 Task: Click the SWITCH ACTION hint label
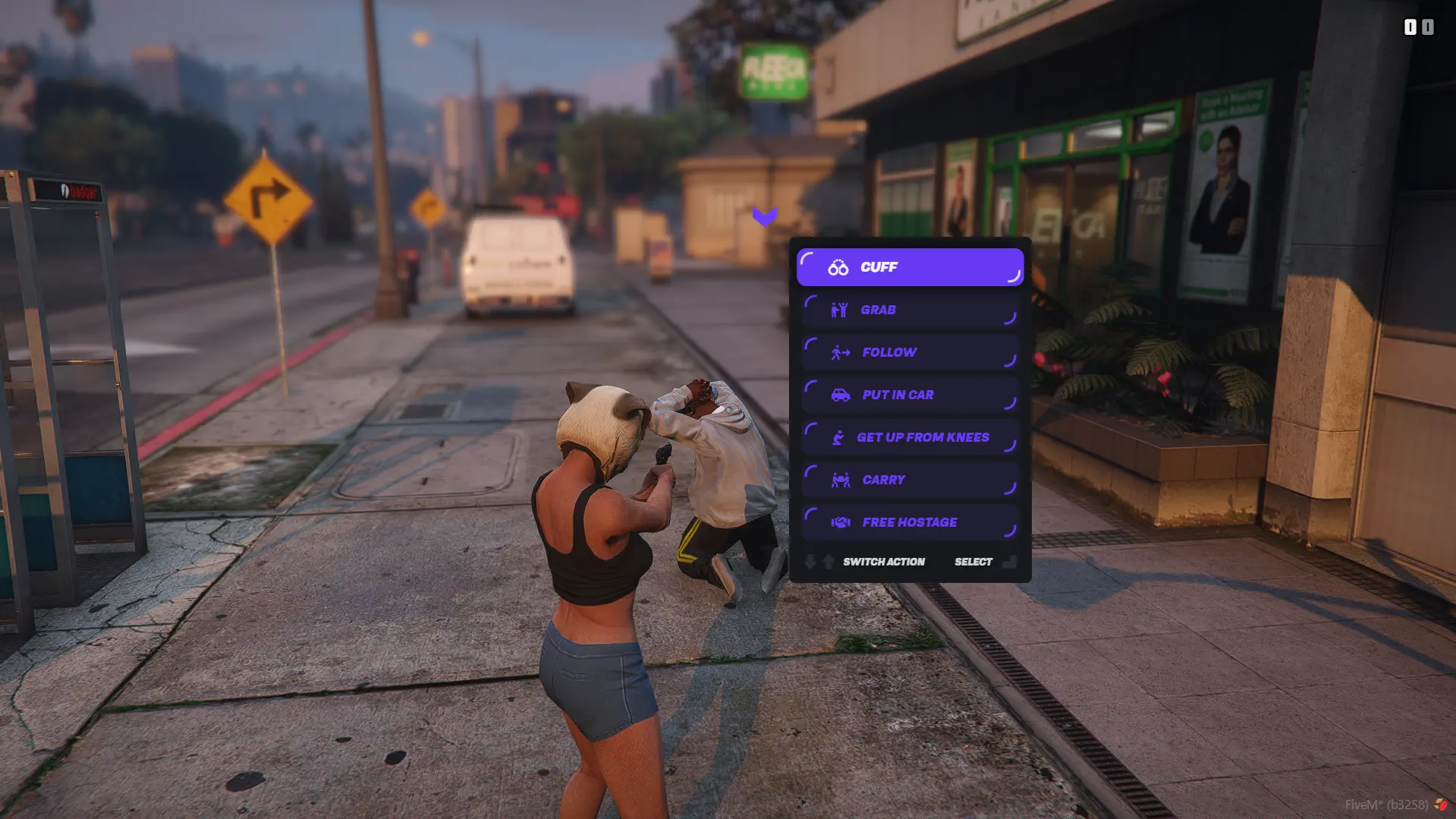(884, 562)
